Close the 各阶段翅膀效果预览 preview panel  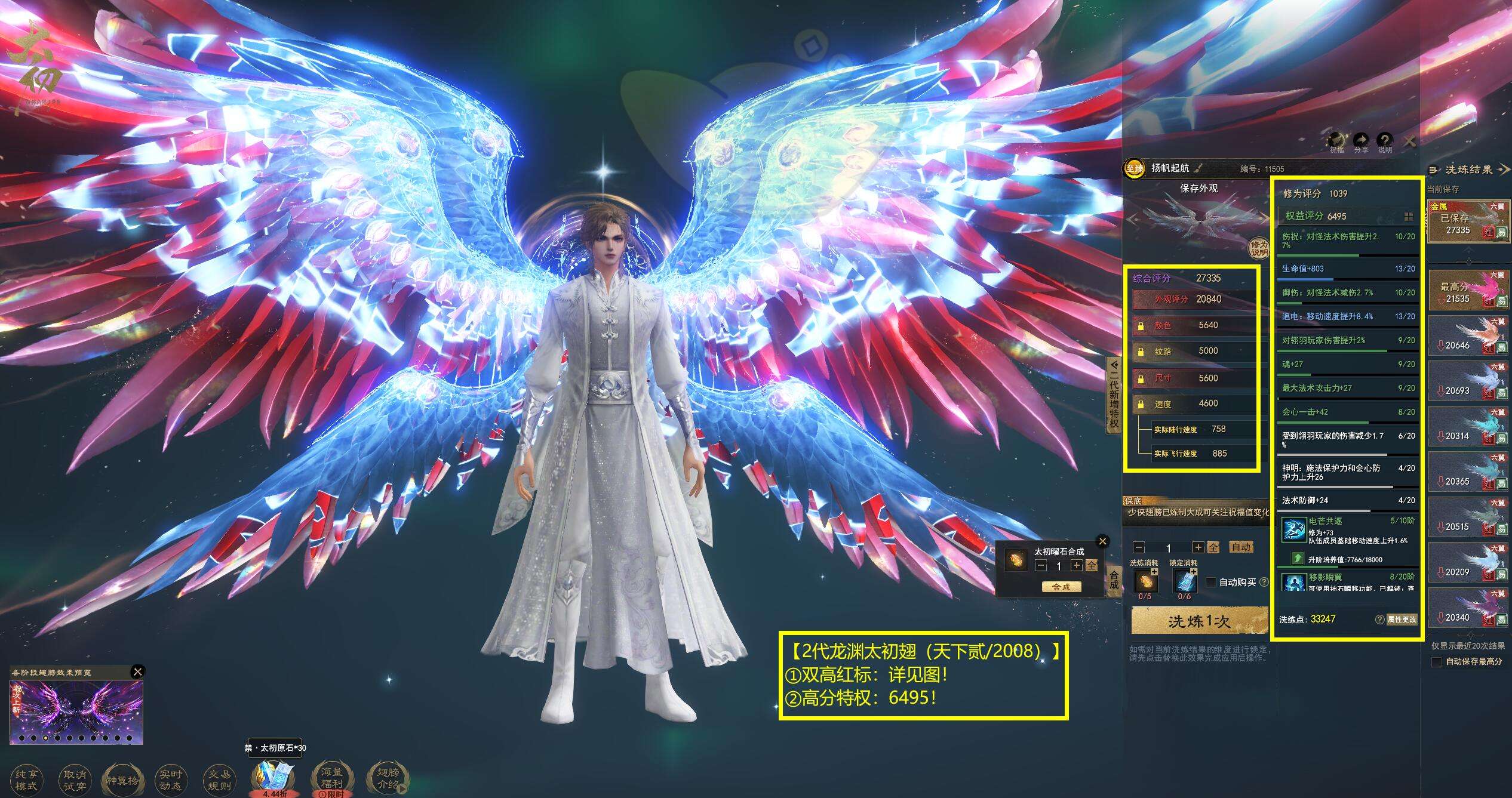tap(137, 671)
